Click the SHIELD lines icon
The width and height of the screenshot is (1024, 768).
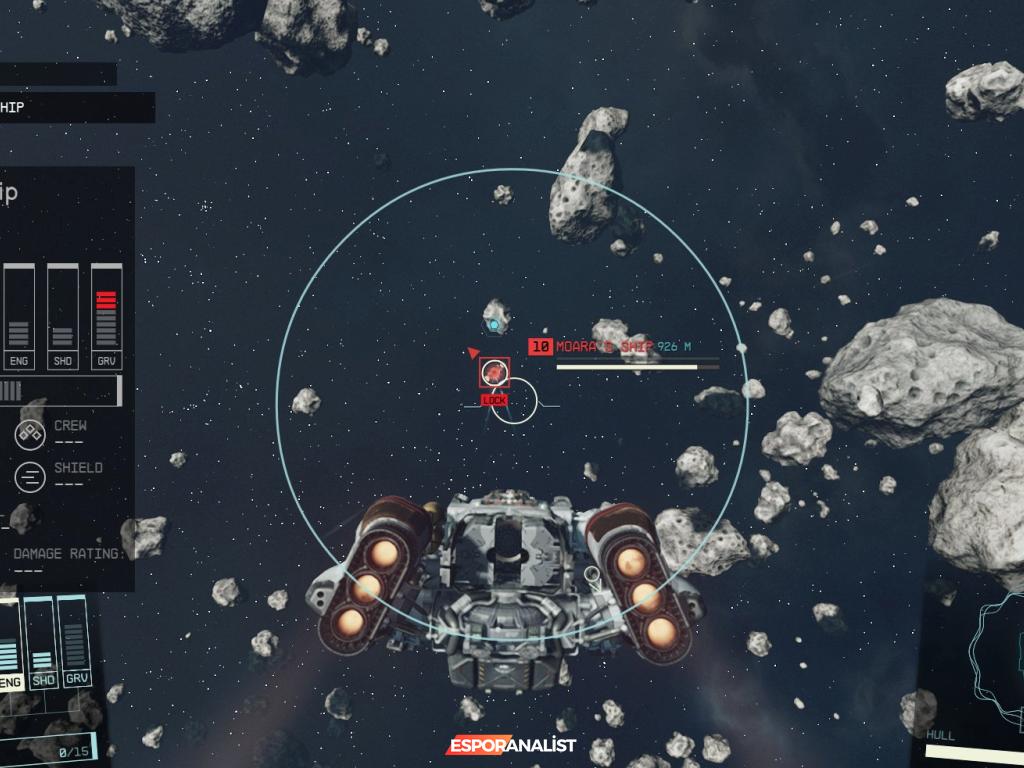[30, 477]
